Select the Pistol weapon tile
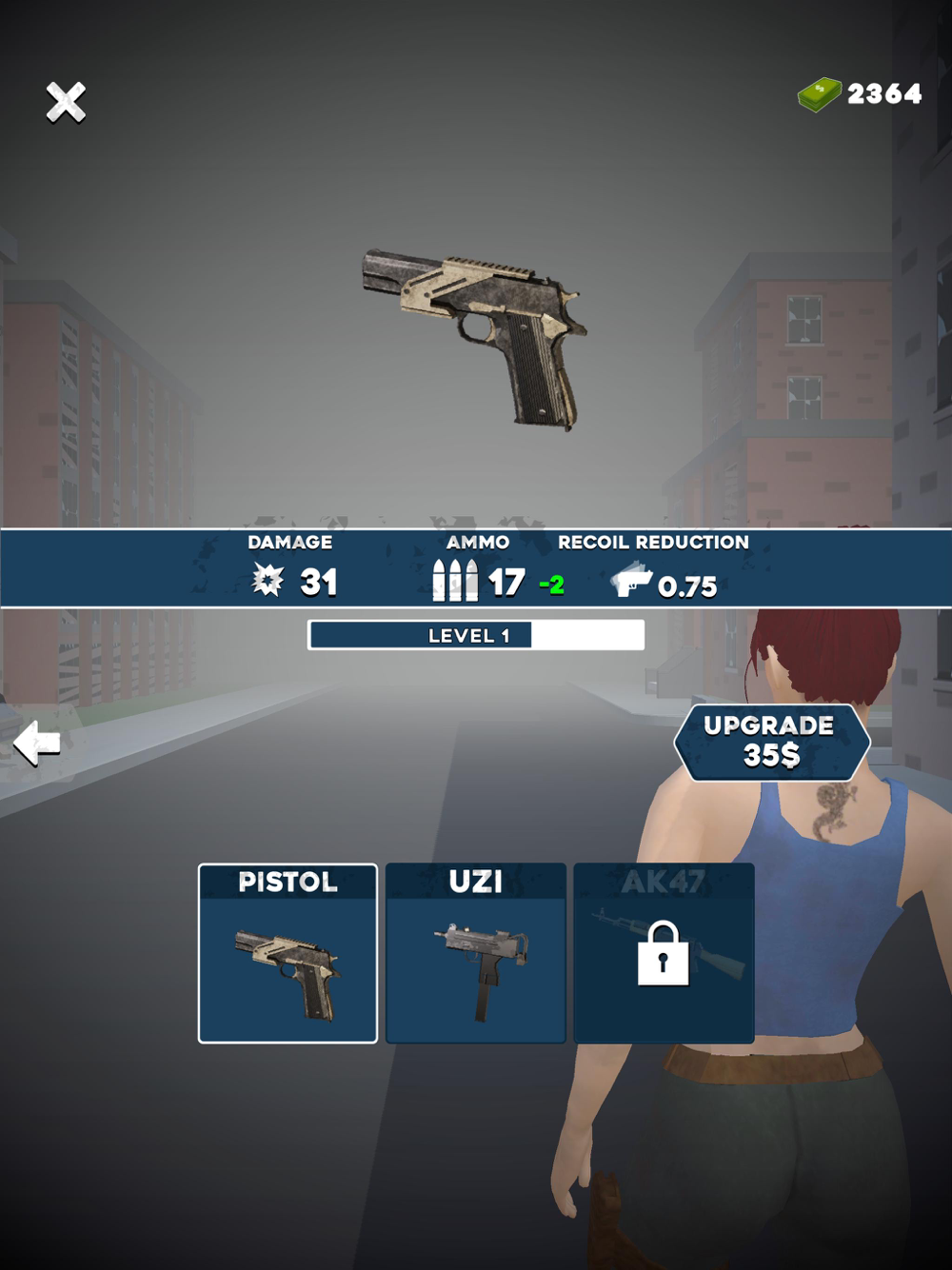 click(288, 953)
